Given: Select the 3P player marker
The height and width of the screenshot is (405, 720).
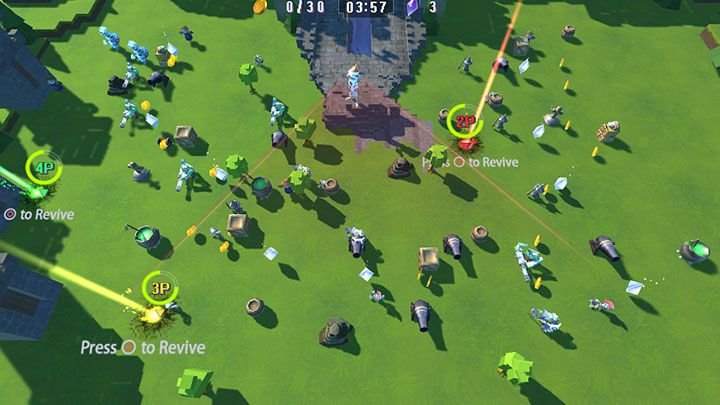Looking at the screenshot, I should click(159, 288).
